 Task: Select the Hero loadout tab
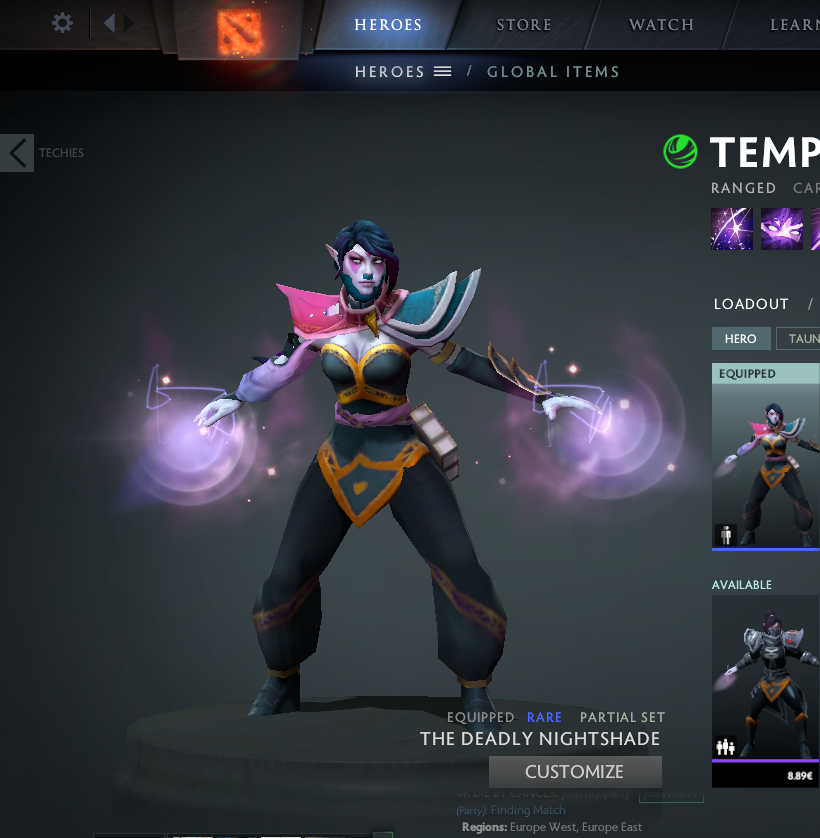[740, 339]
